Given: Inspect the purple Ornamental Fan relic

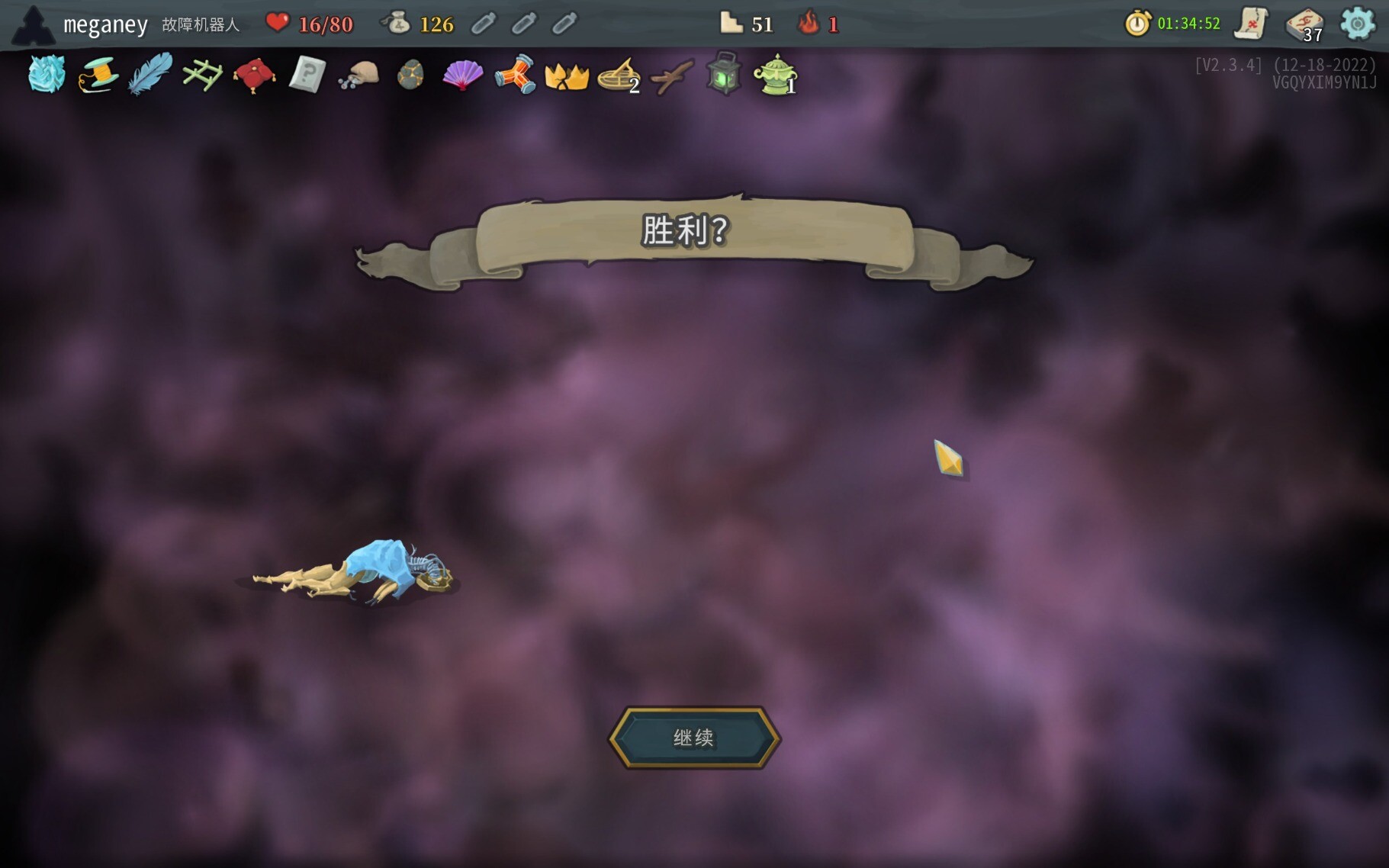Looking at the screenshot, I should click(x=462, y=76).
